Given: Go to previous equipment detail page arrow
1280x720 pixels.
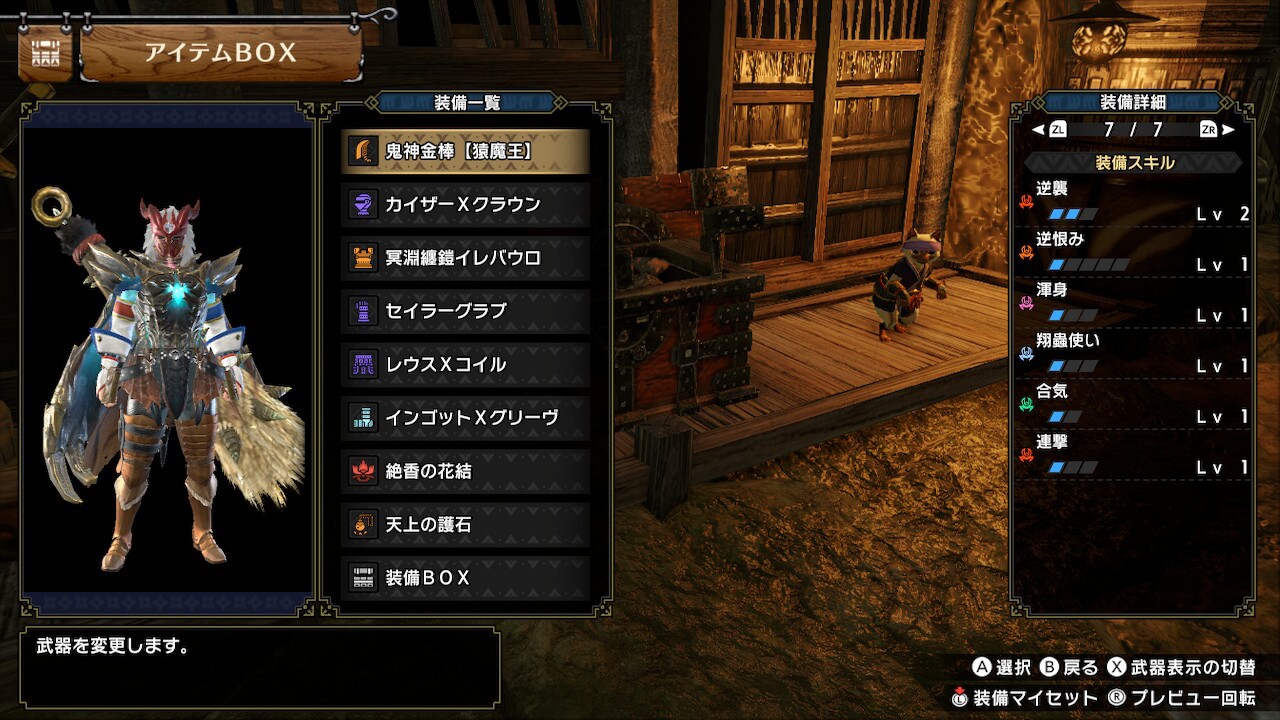Looking at the screenshot, I should [1039, 129].
